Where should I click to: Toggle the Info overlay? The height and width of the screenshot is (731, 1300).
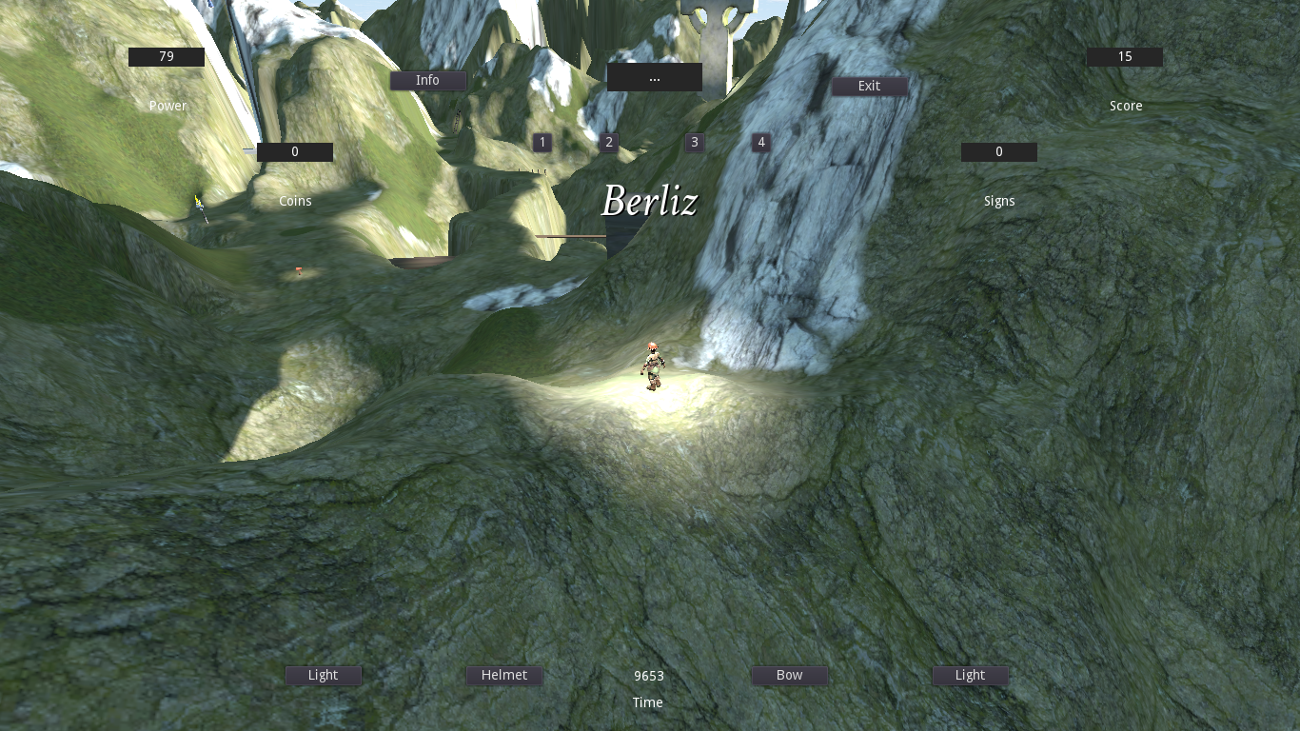click(427, 80)
